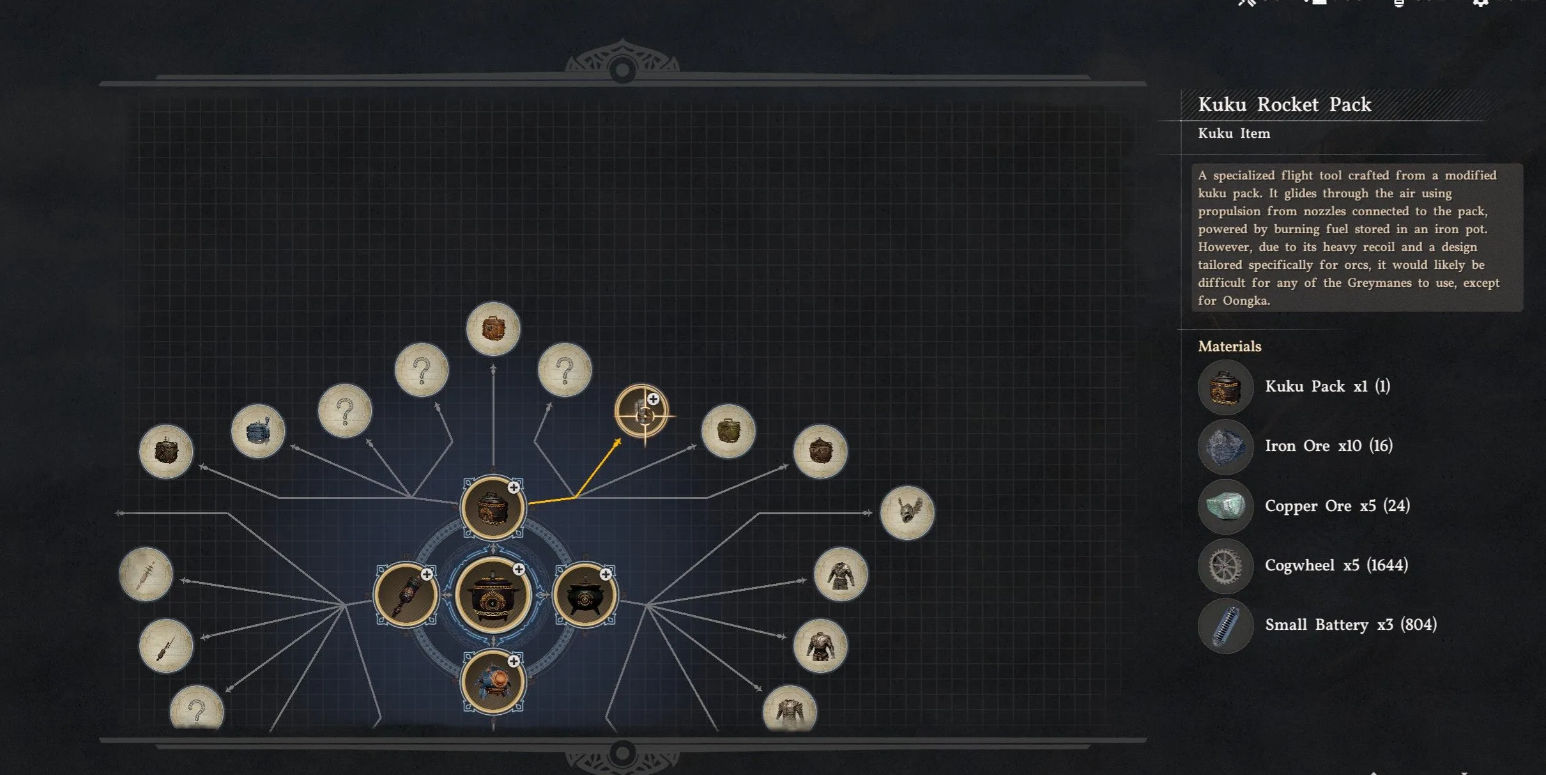Click the central ornate cauldron node
This screenshot has width=1546, height=775.
point(492,594)
